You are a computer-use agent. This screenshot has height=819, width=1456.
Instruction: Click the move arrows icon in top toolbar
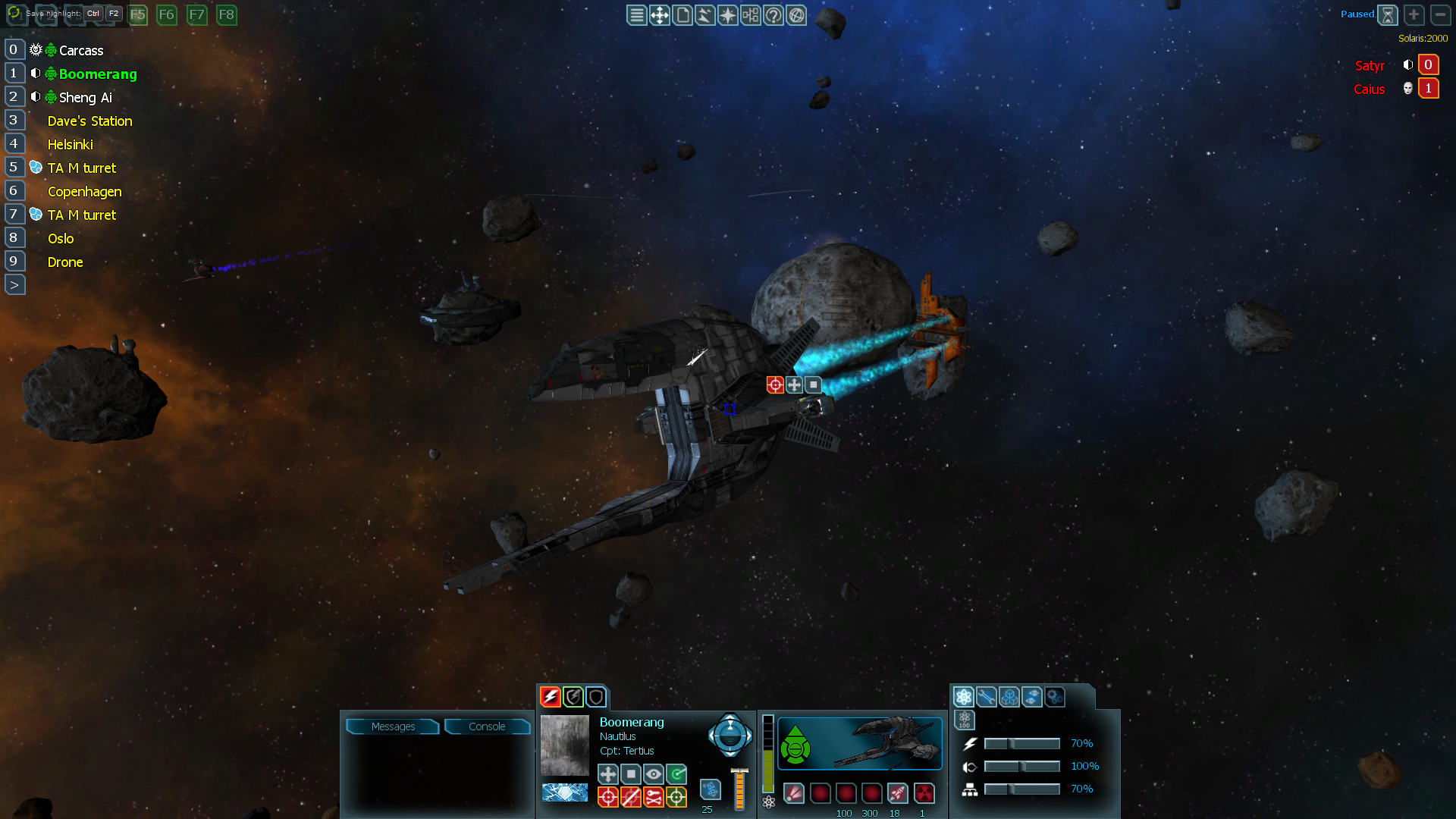pos(659,14)
